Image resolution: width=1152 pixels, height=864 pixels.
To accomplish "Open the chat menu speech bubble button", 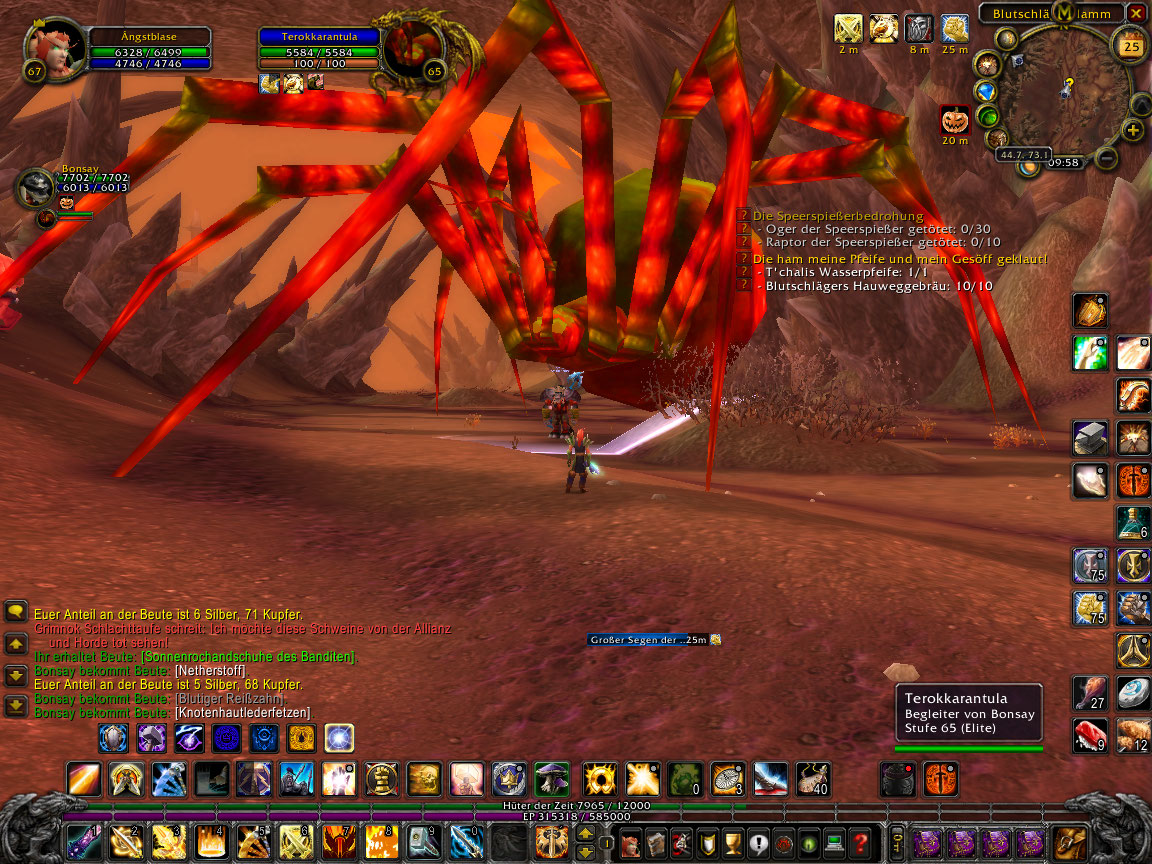I will [x=16, y=611].
